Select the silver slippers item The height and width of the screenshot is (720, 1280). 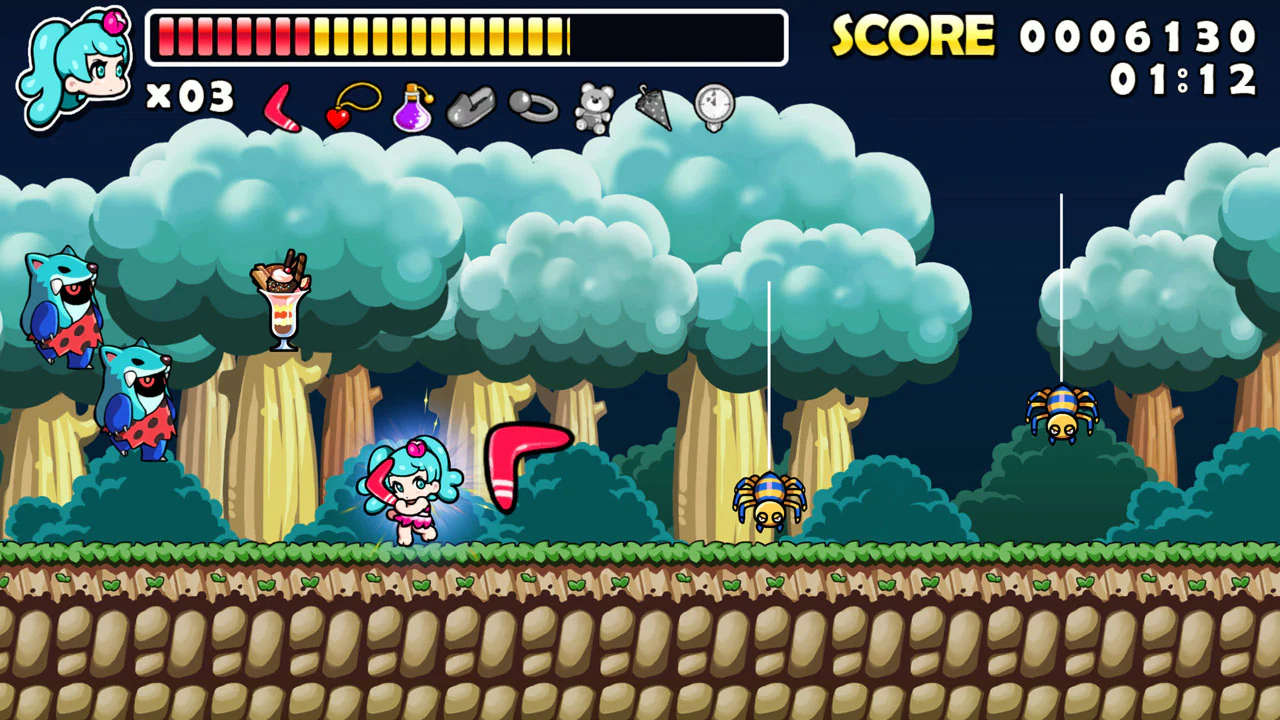point(472,105)
